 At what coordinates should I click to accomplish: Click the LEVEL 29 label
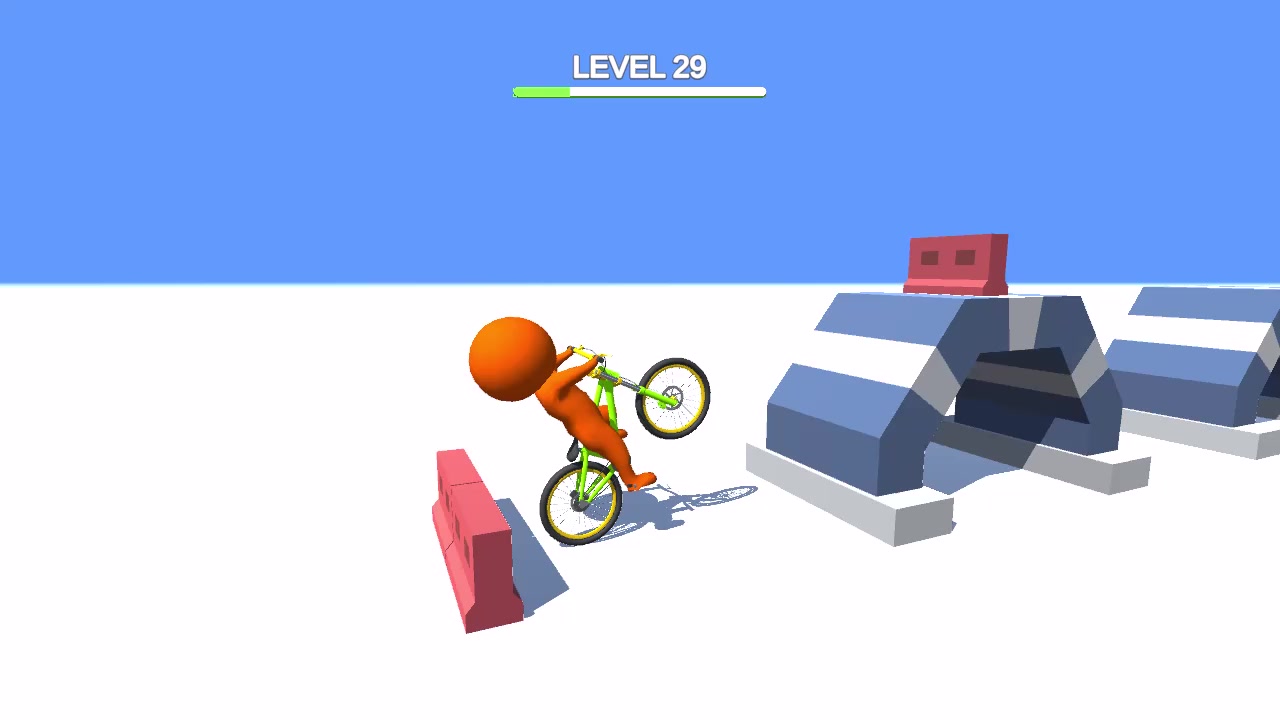(639, 66)
